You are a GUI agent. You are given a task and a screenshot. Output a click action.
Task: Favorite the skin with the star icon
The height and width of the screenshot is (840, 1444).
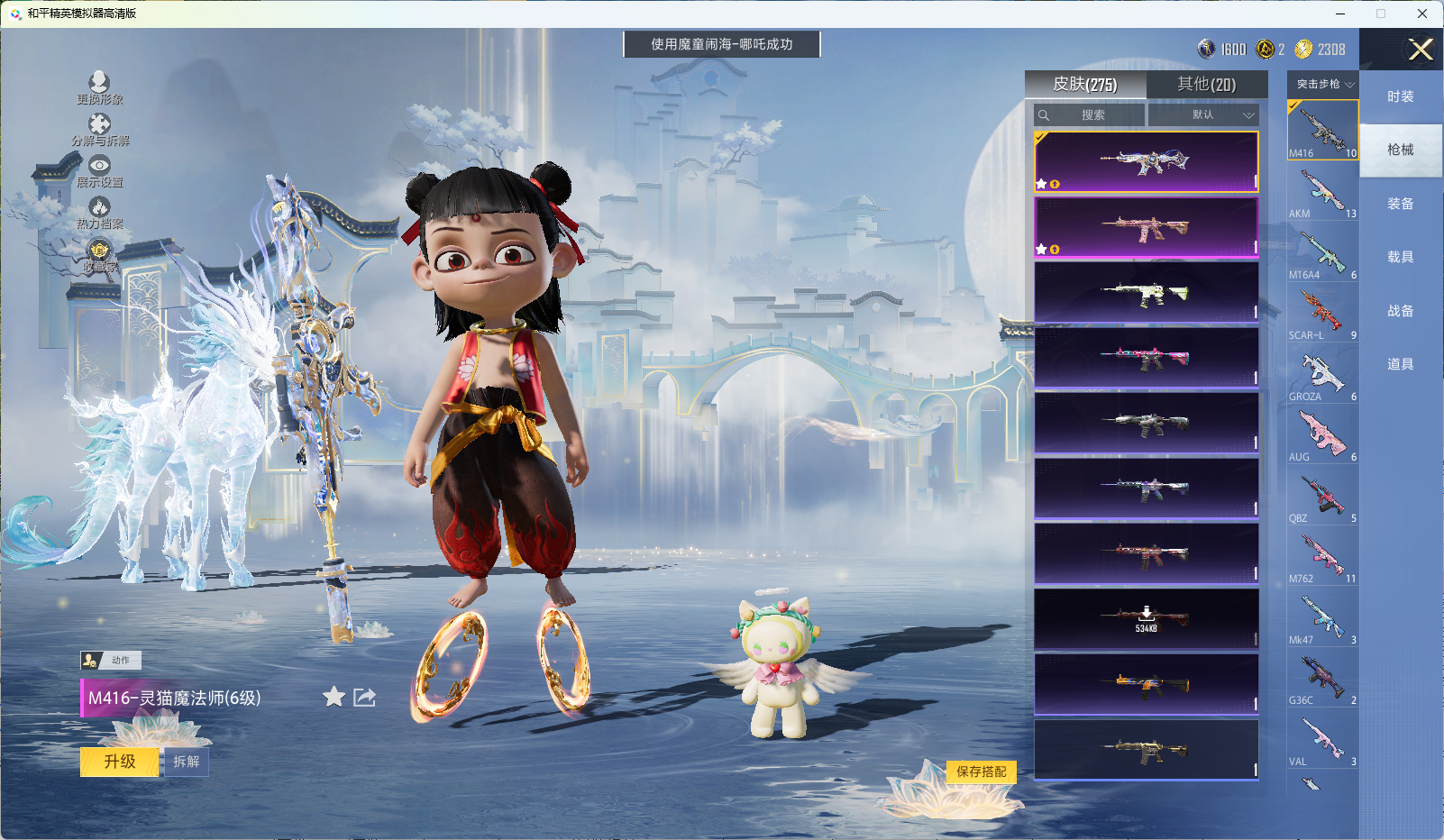tap(334, 697)
